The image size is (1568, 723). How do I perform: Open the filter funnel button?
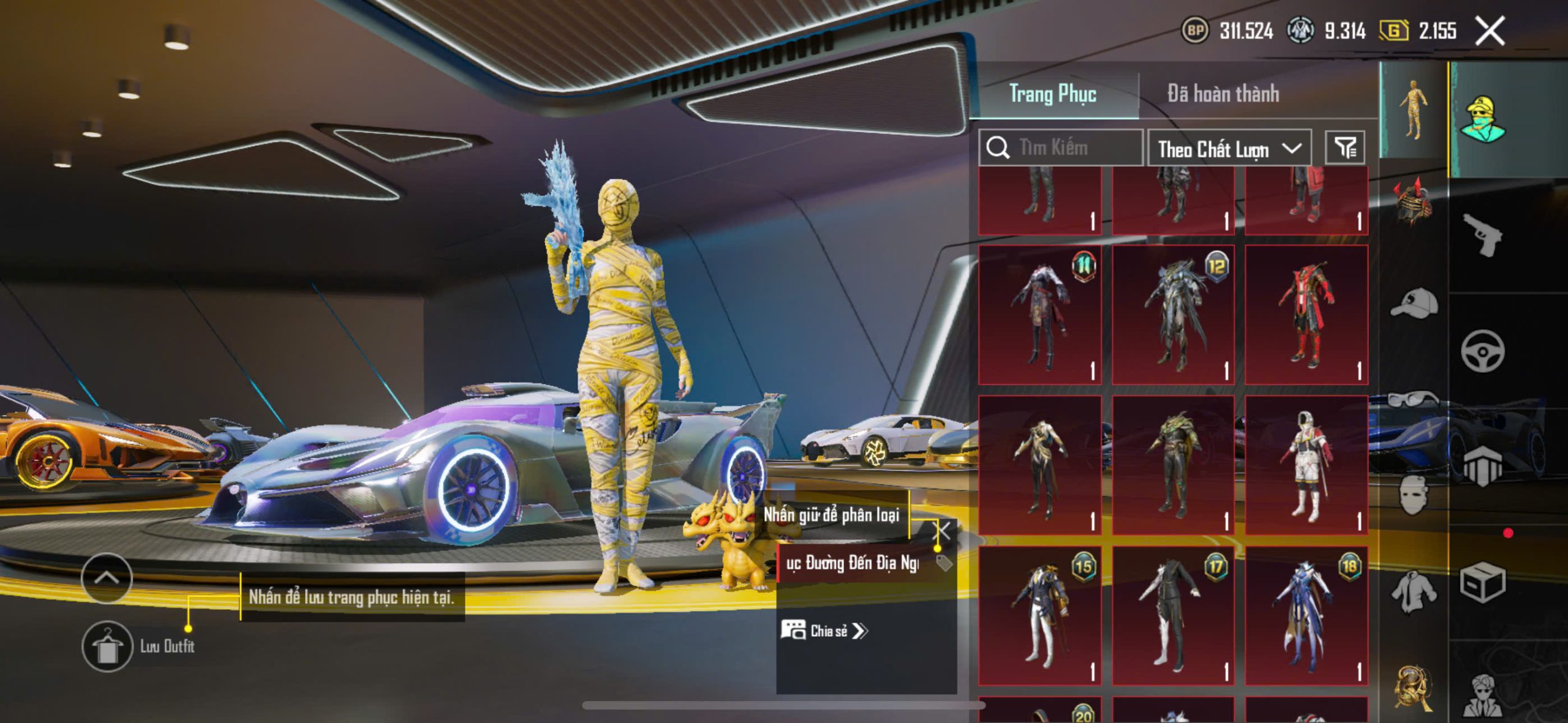(x=1345, y=148)
